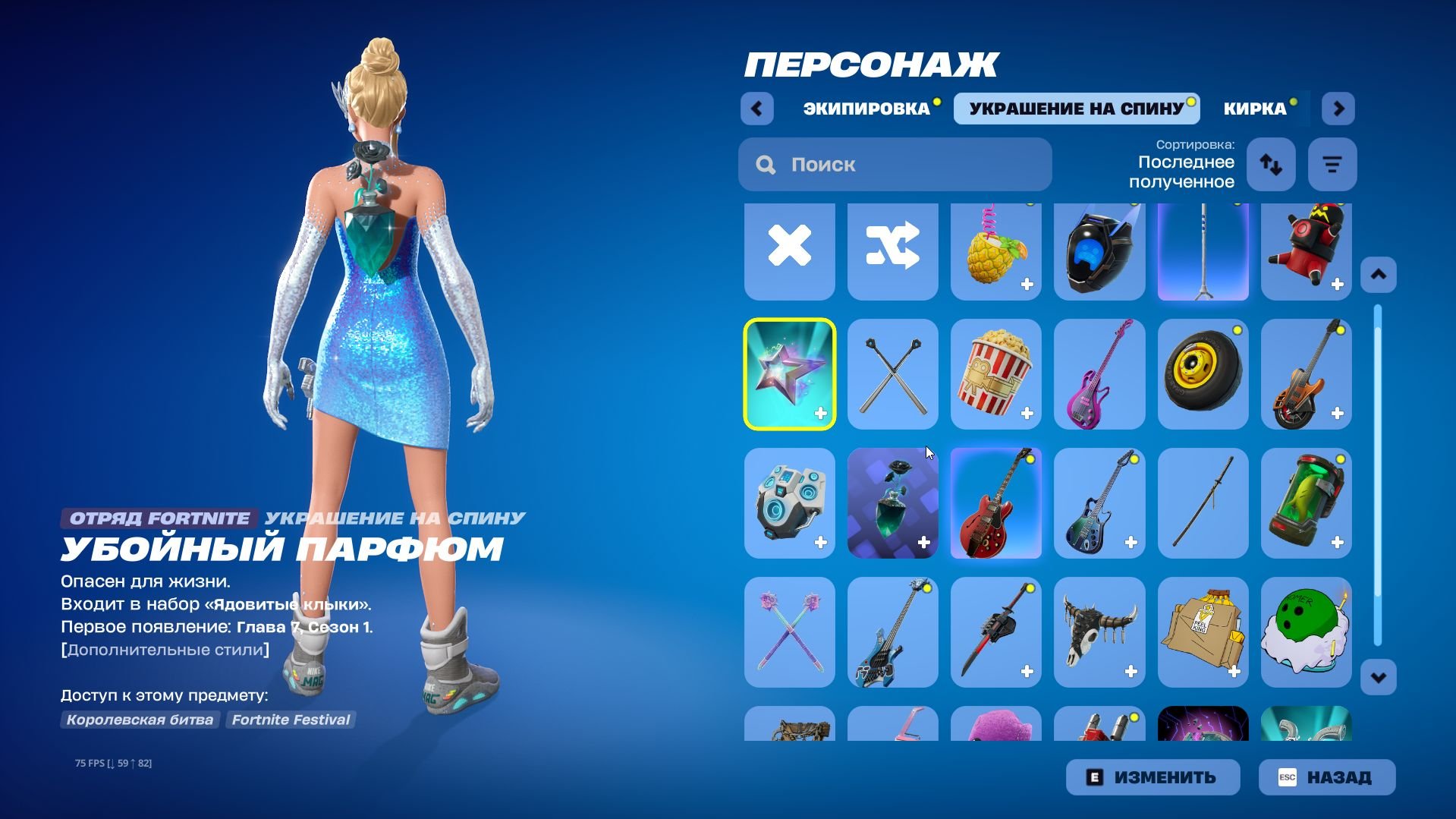This screenshot has width=1456, height=819.
Task: Select the green bowling ball back bling
Action: click(1306, 632)
